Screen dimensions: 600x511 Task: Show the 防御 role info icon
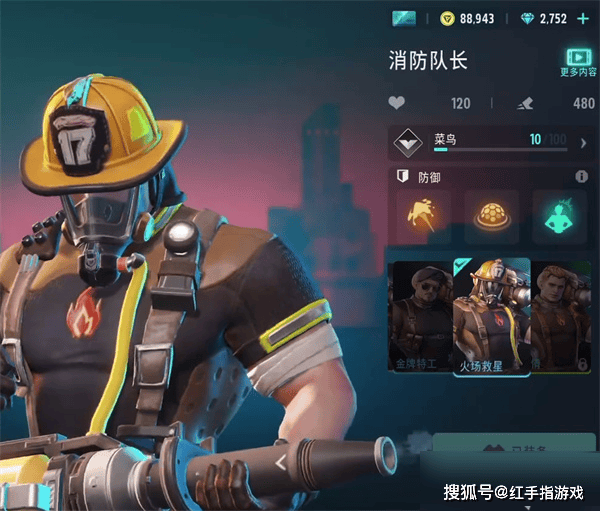(x=581, y=177)
